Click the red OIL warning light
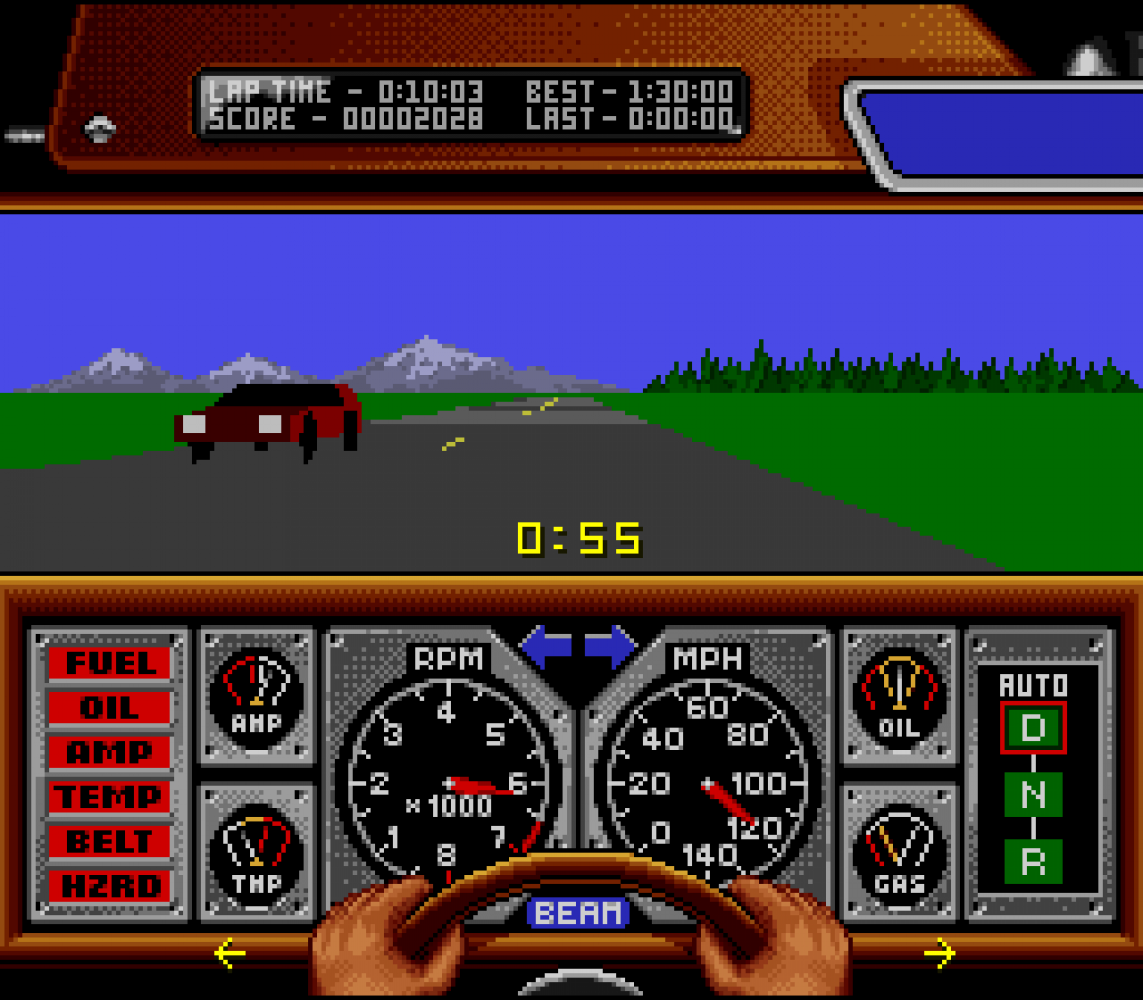 coord(110,708)
